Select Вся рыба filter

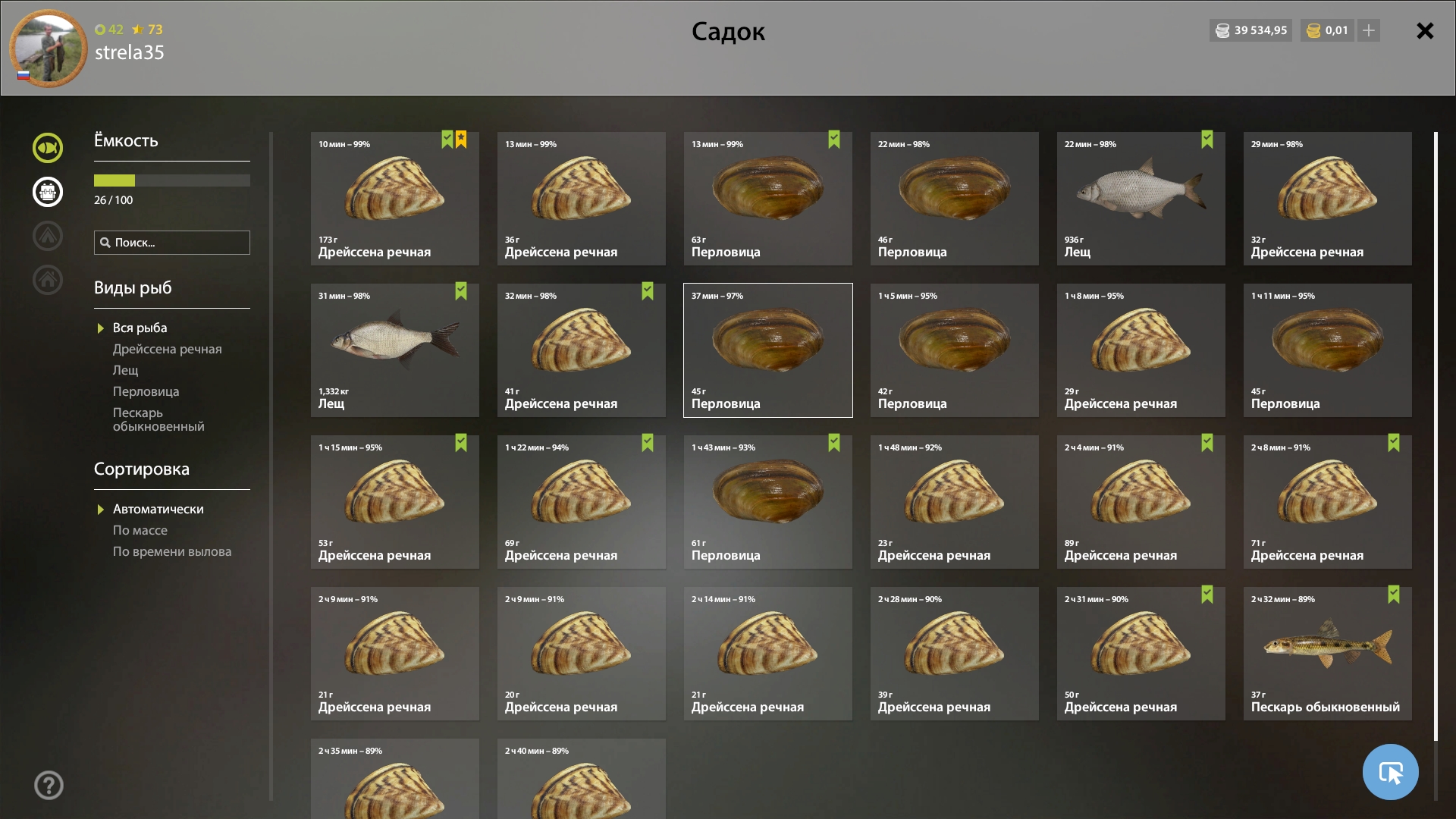(140, 328)
